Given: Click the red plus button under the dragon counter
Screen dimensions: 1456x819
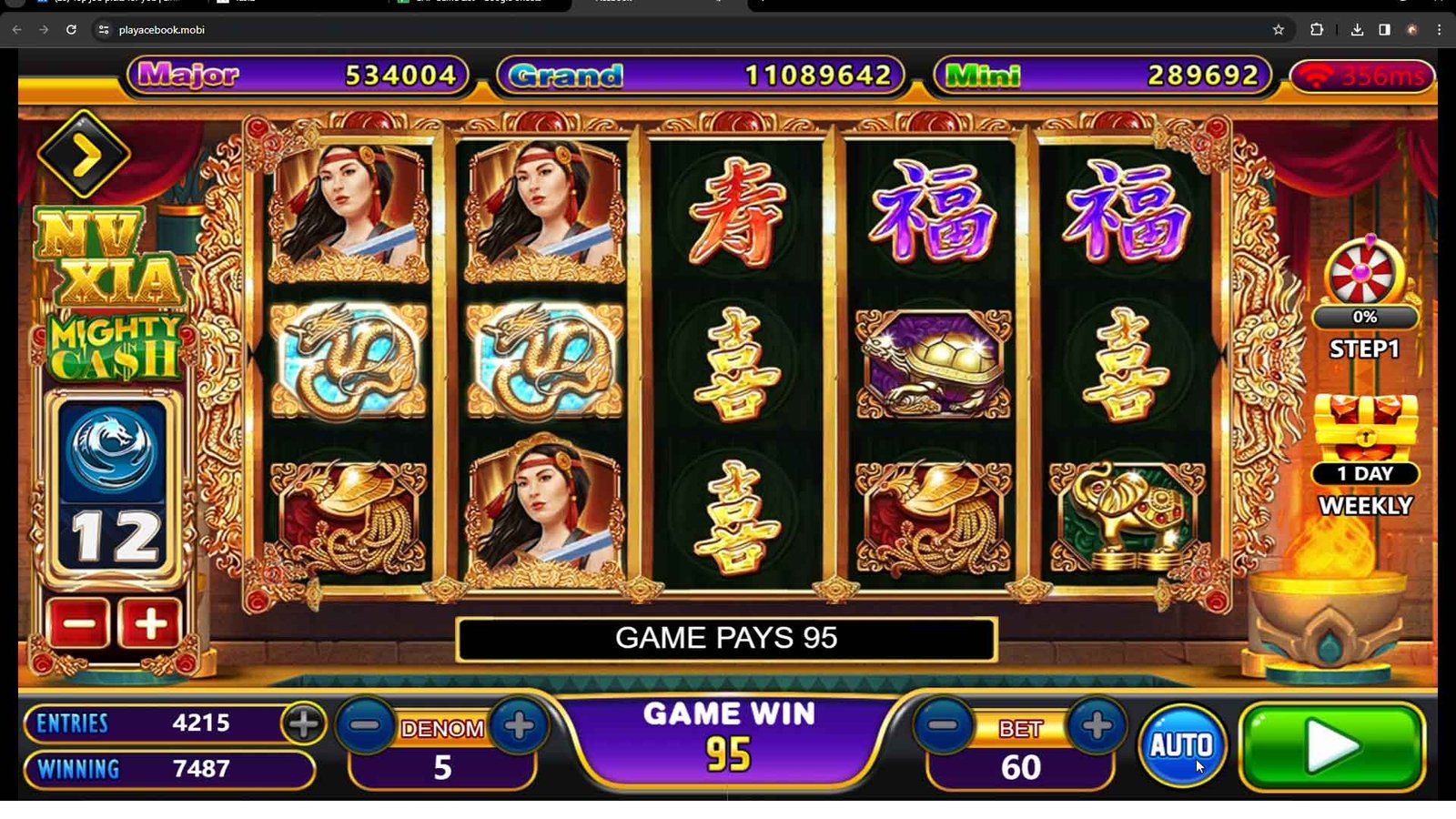Looking at the screenshot, I should click(149, 623).
